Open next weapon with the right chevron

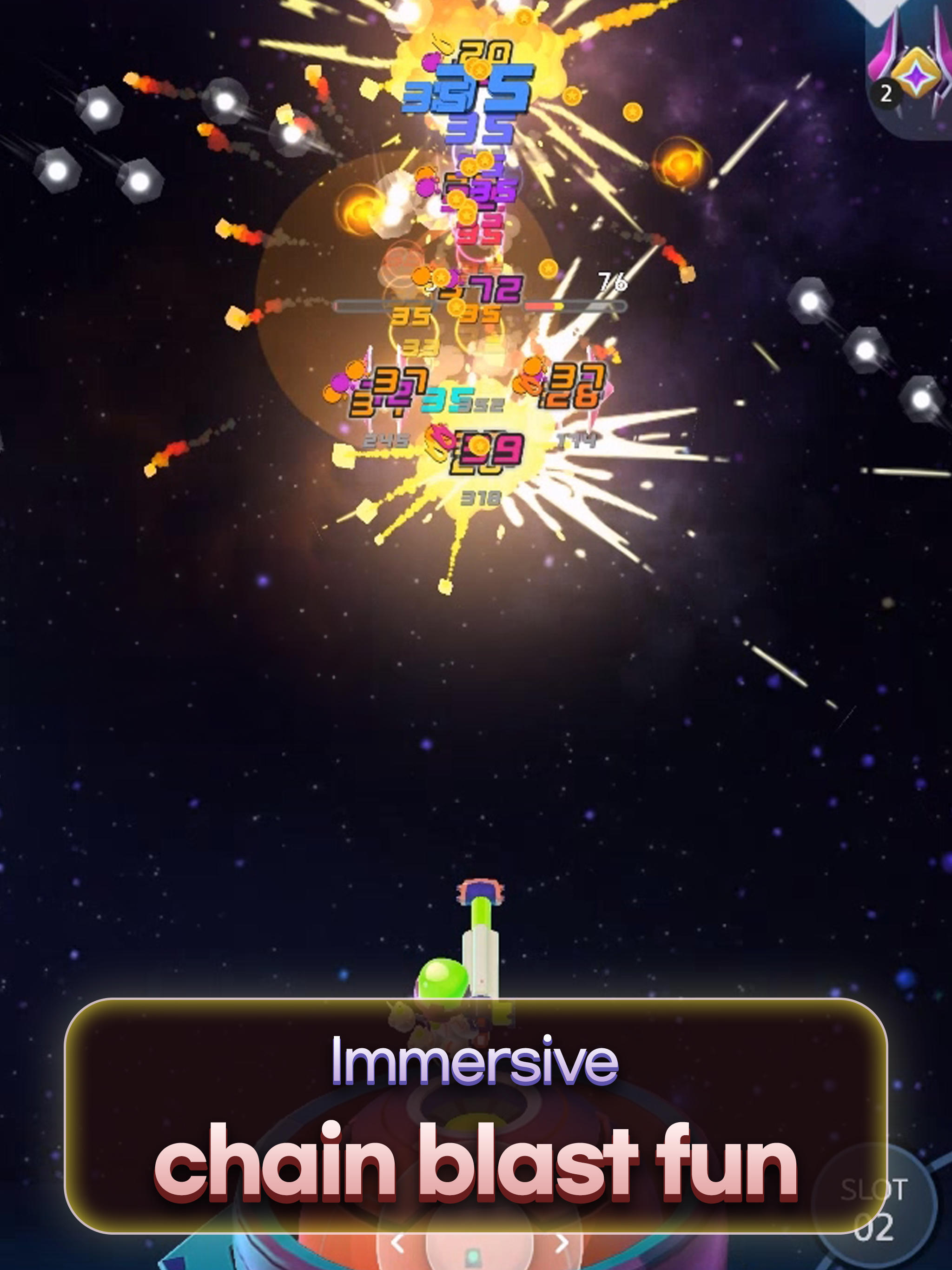pos(561,1243)
